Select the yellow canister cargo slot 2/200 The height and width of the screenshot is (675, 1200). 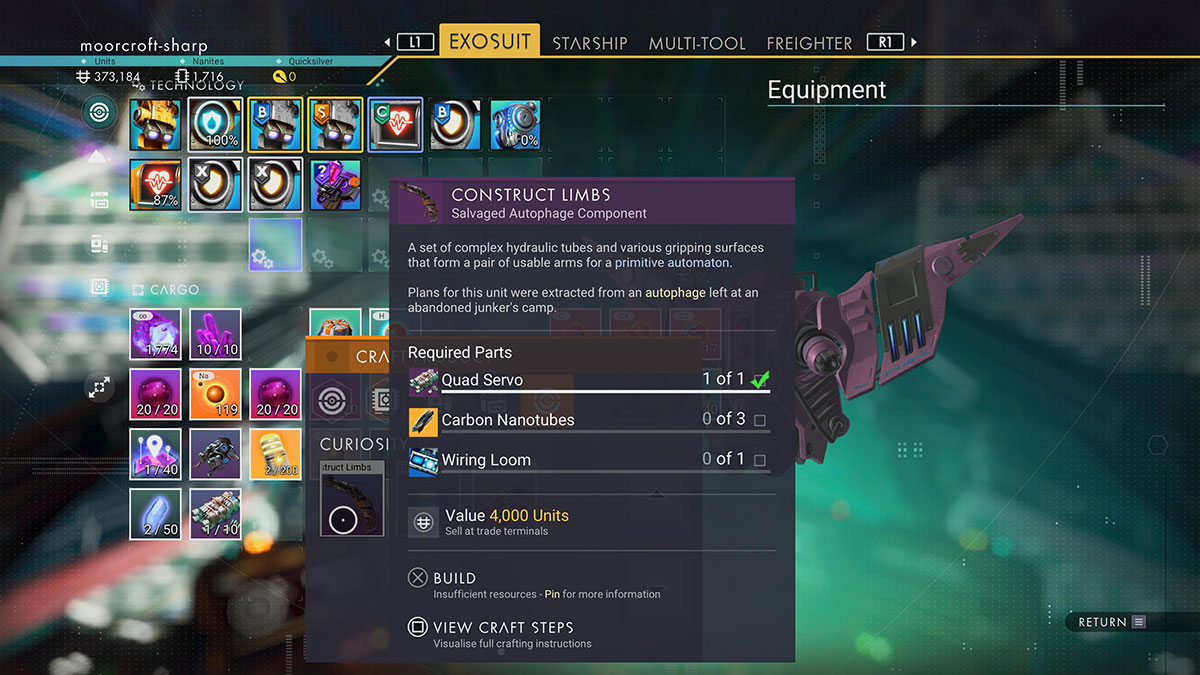[x=275, y=454]
